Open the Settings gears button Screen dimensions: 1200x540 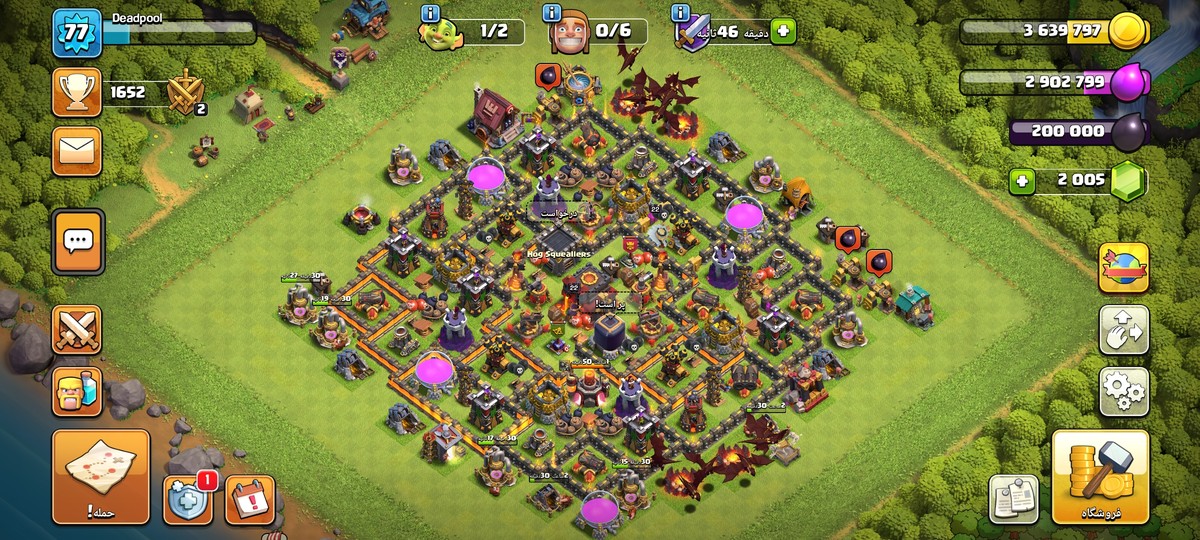pyautogui.click(x=1123, y=391)
